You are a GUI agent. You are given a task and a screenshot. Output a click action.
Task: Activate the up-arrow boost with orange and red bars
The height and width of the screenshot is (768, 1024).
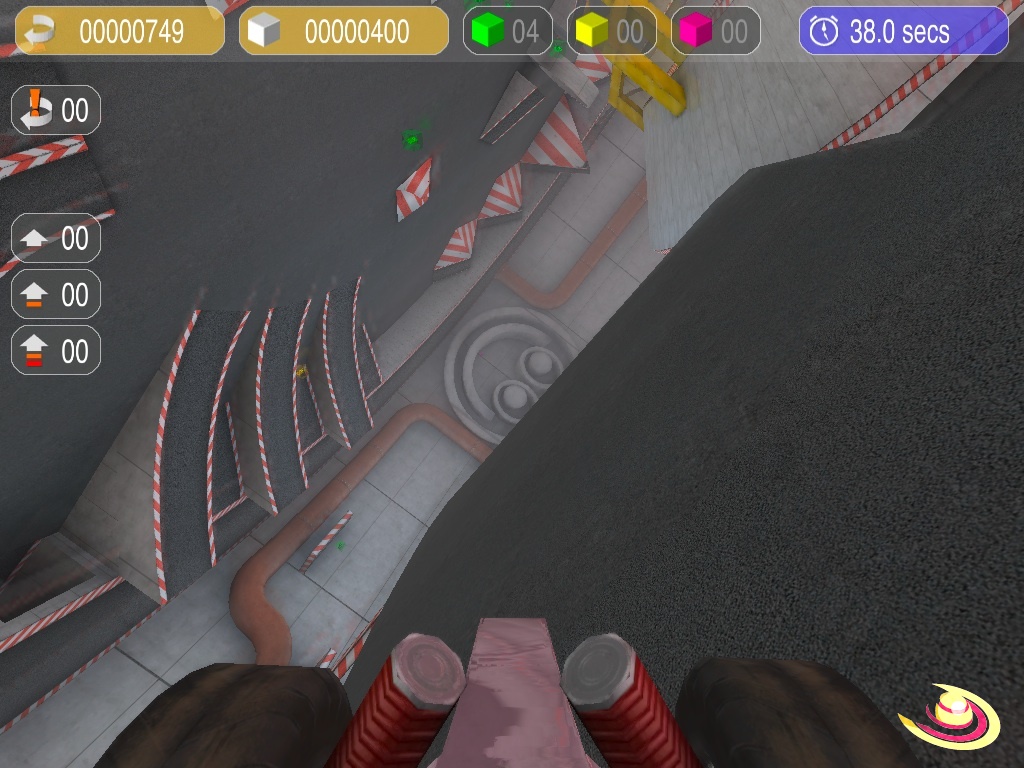[x=56, y=351]
